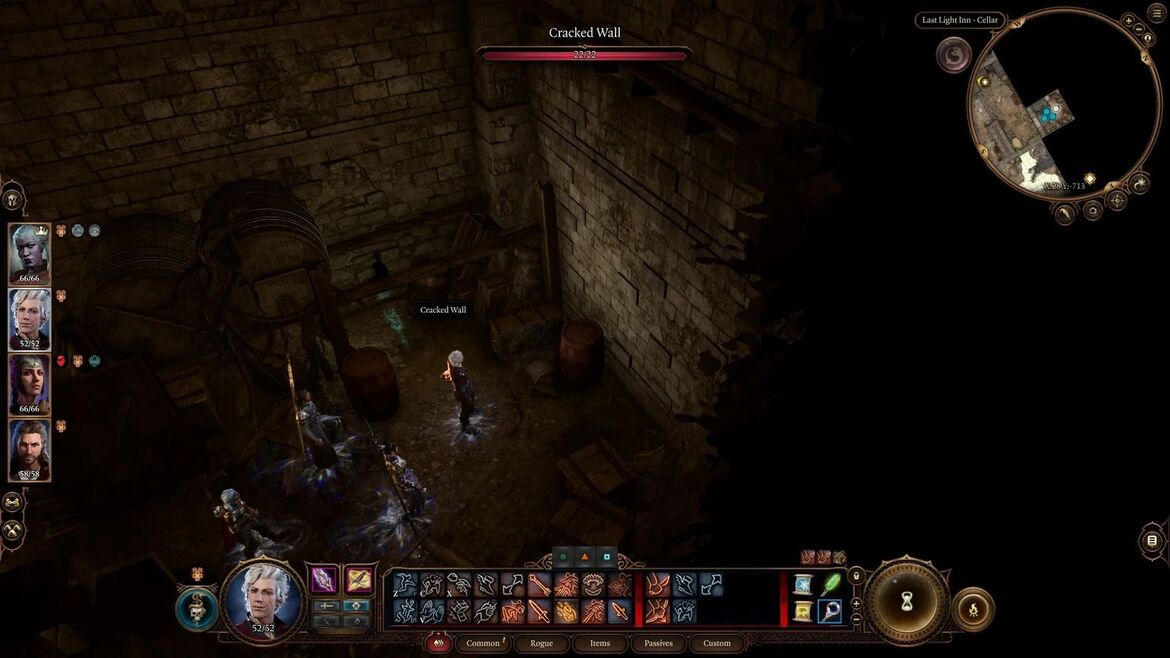Choose the bearded bottom party member portrait
This screenshot has height=658, width=1170.
[30, 450]
